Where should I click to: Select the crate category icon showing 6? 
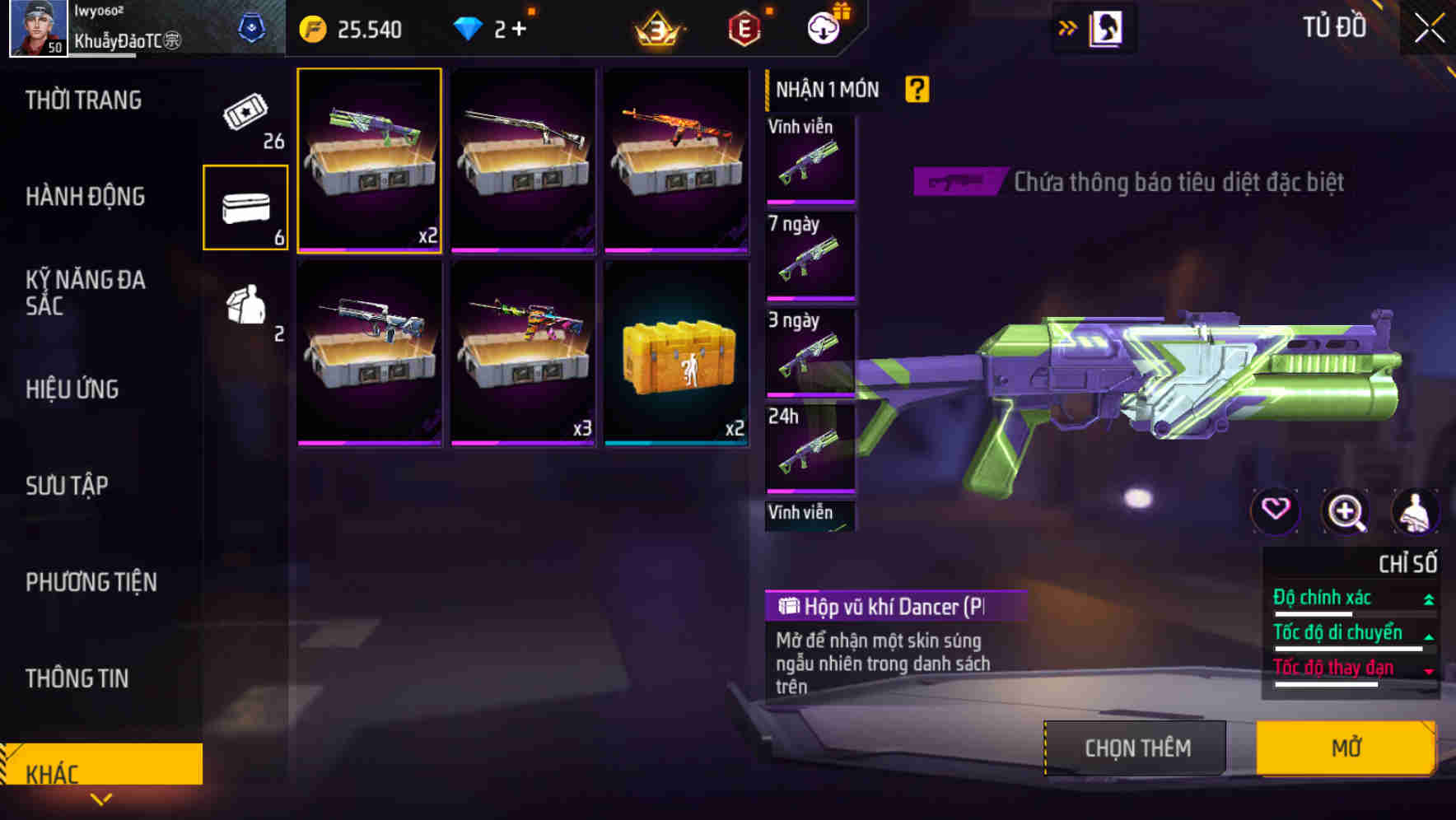tap(245, 207)
